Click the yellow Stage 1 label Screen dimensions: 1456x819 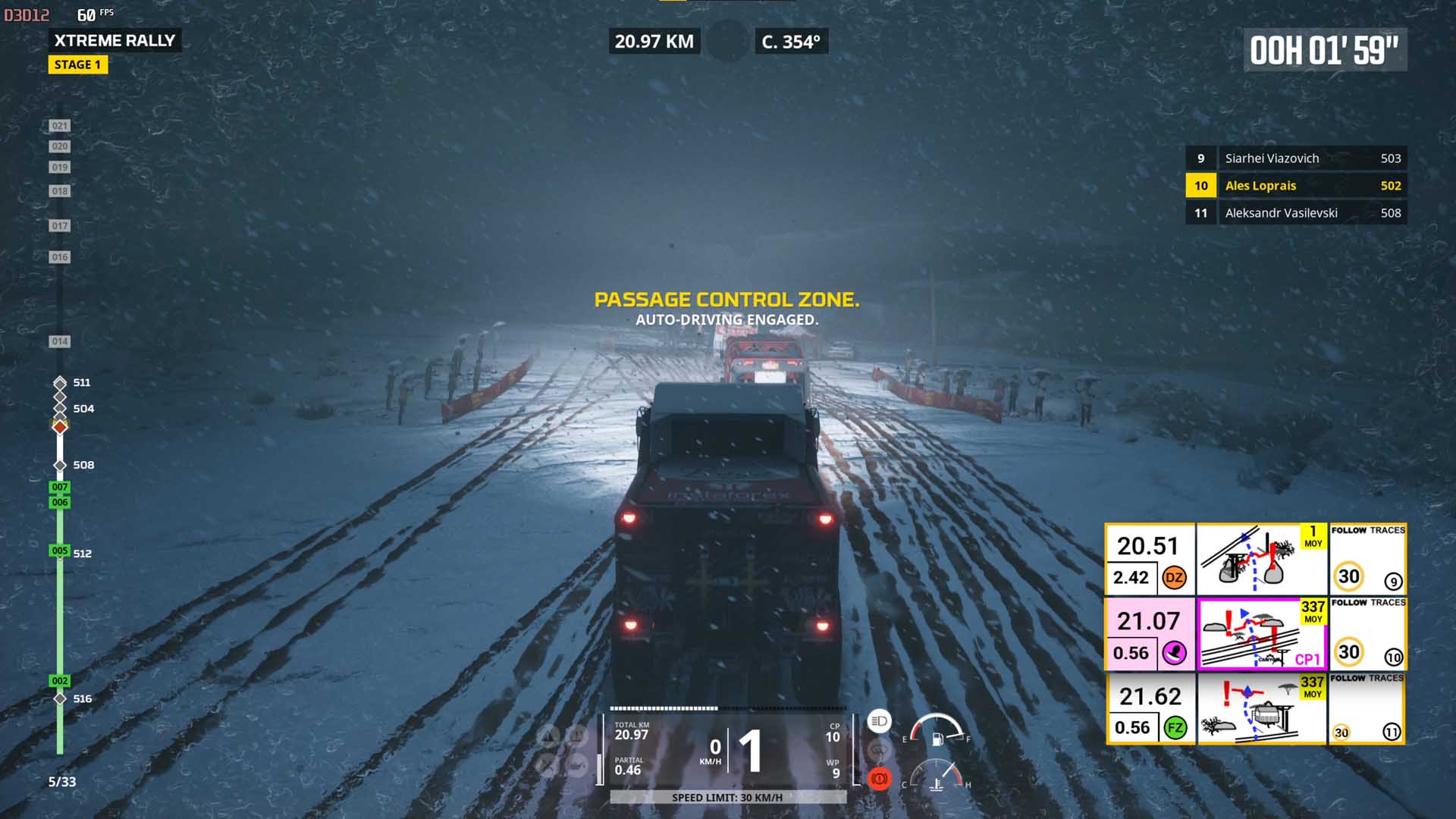78,65
